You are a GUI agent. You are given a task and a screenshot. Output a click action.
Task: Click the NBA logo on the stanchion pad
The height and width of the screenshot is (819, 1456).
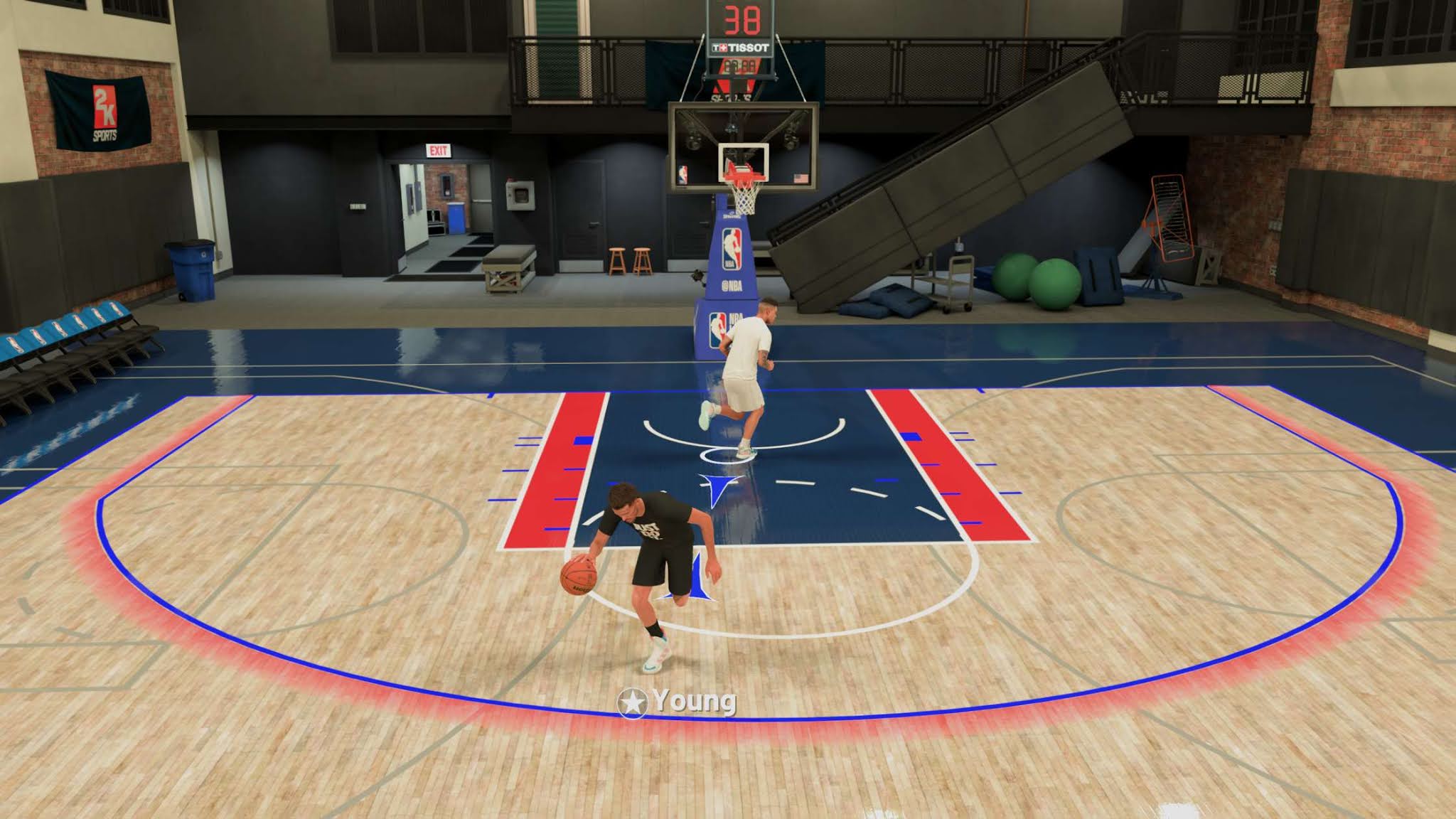point(732,249)
